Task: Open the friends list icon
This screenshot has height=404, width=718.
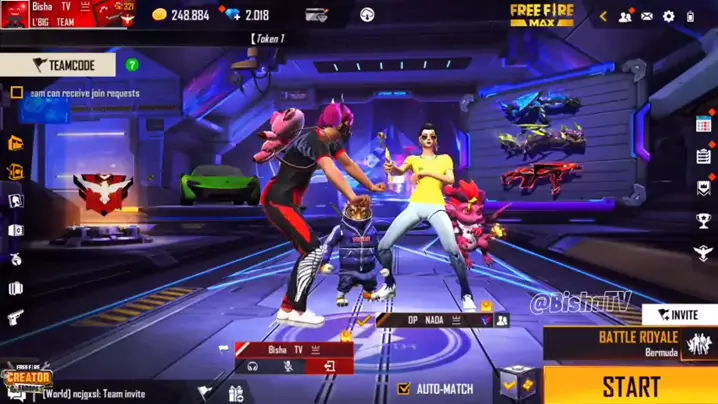Action: coord(626,16)
